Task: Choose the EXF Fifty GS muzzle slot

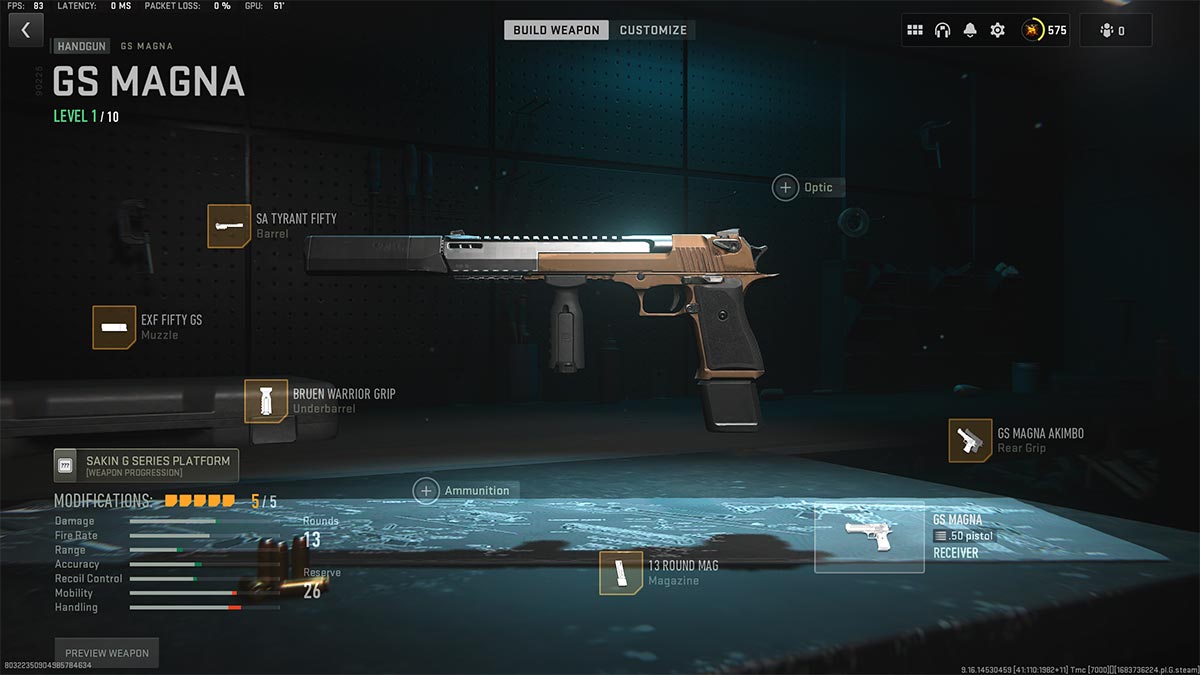Action: point(114,327)
